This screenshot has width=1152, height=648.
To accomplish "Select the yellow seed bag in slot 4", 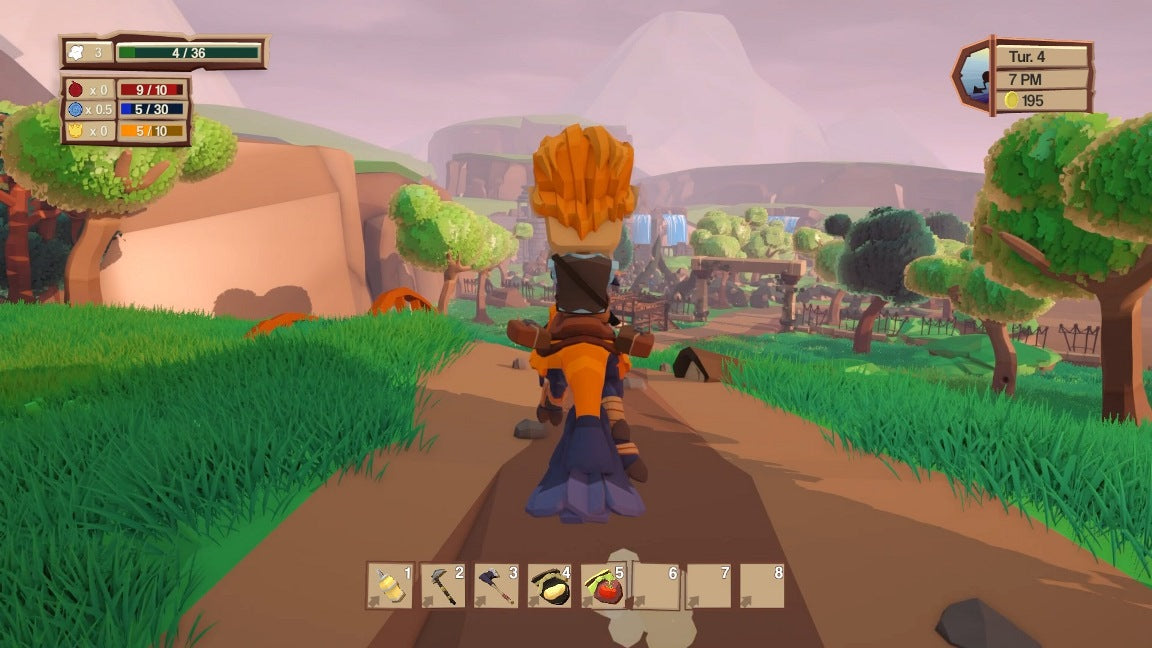I will [550, 586].
